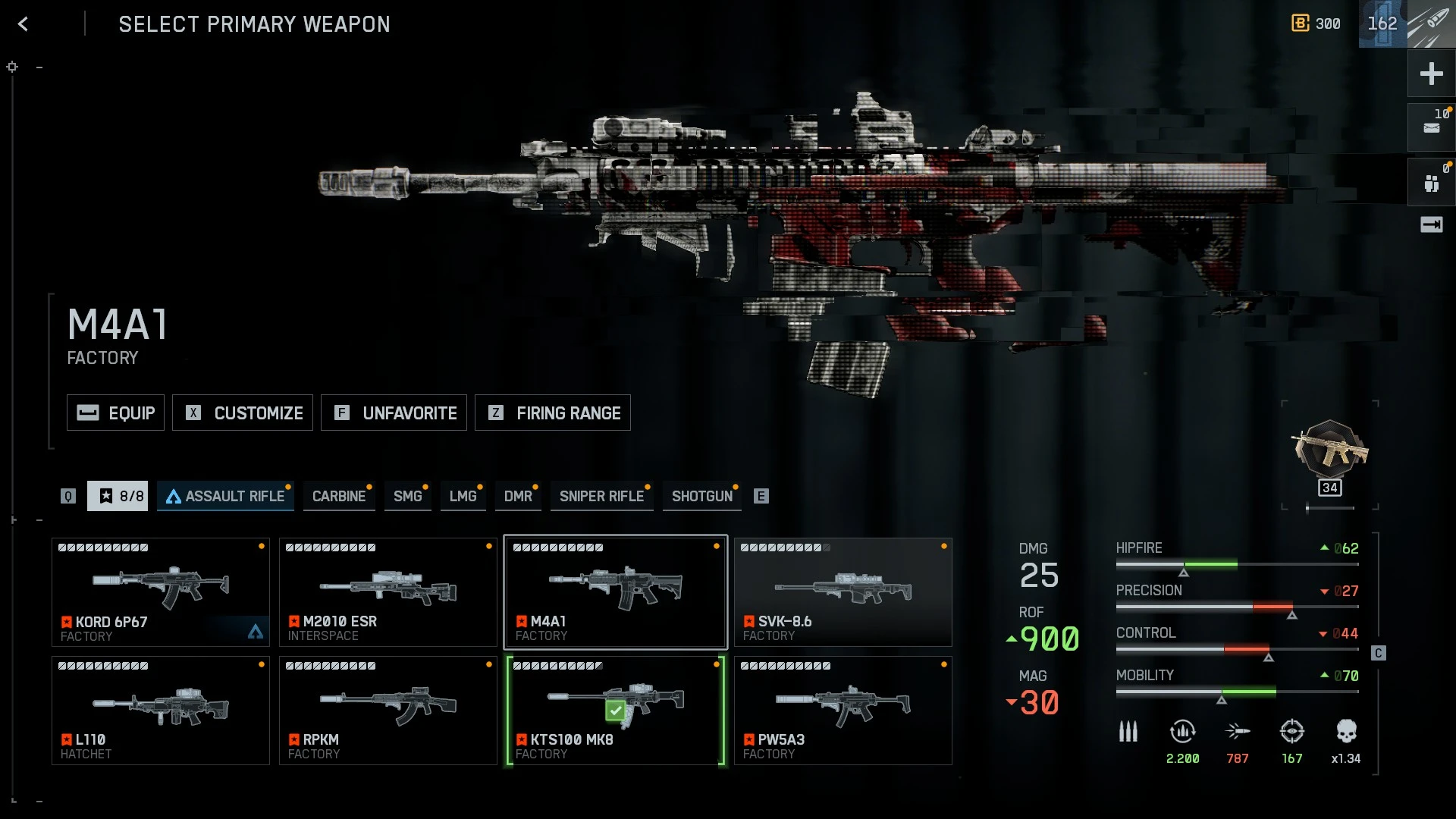1456x819 pixels.
Task: Choose the RPKM Factory weapon tile
Action: click(388, 711)
